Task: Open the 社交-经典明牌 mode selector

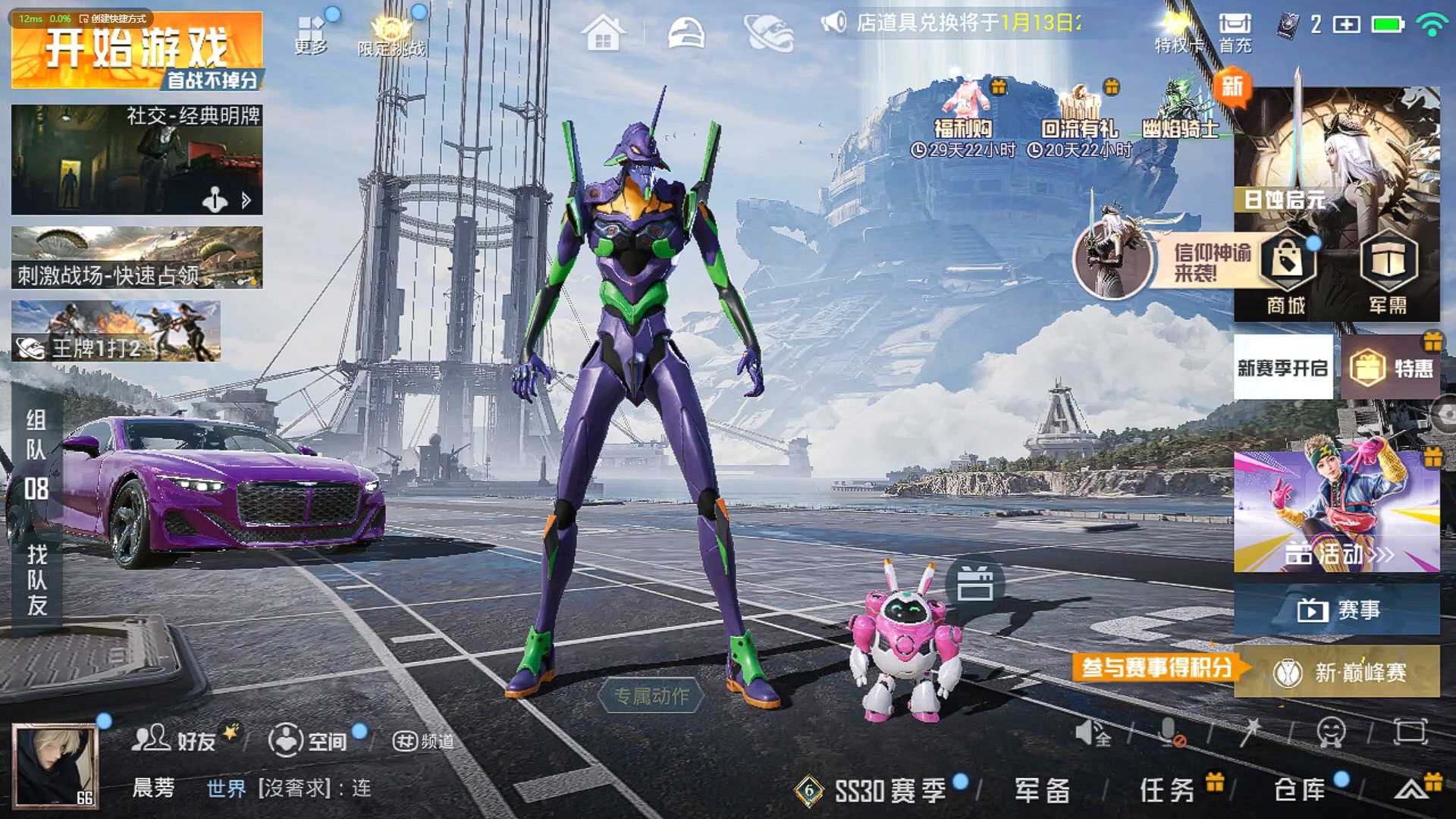Action: coord(136,159)
